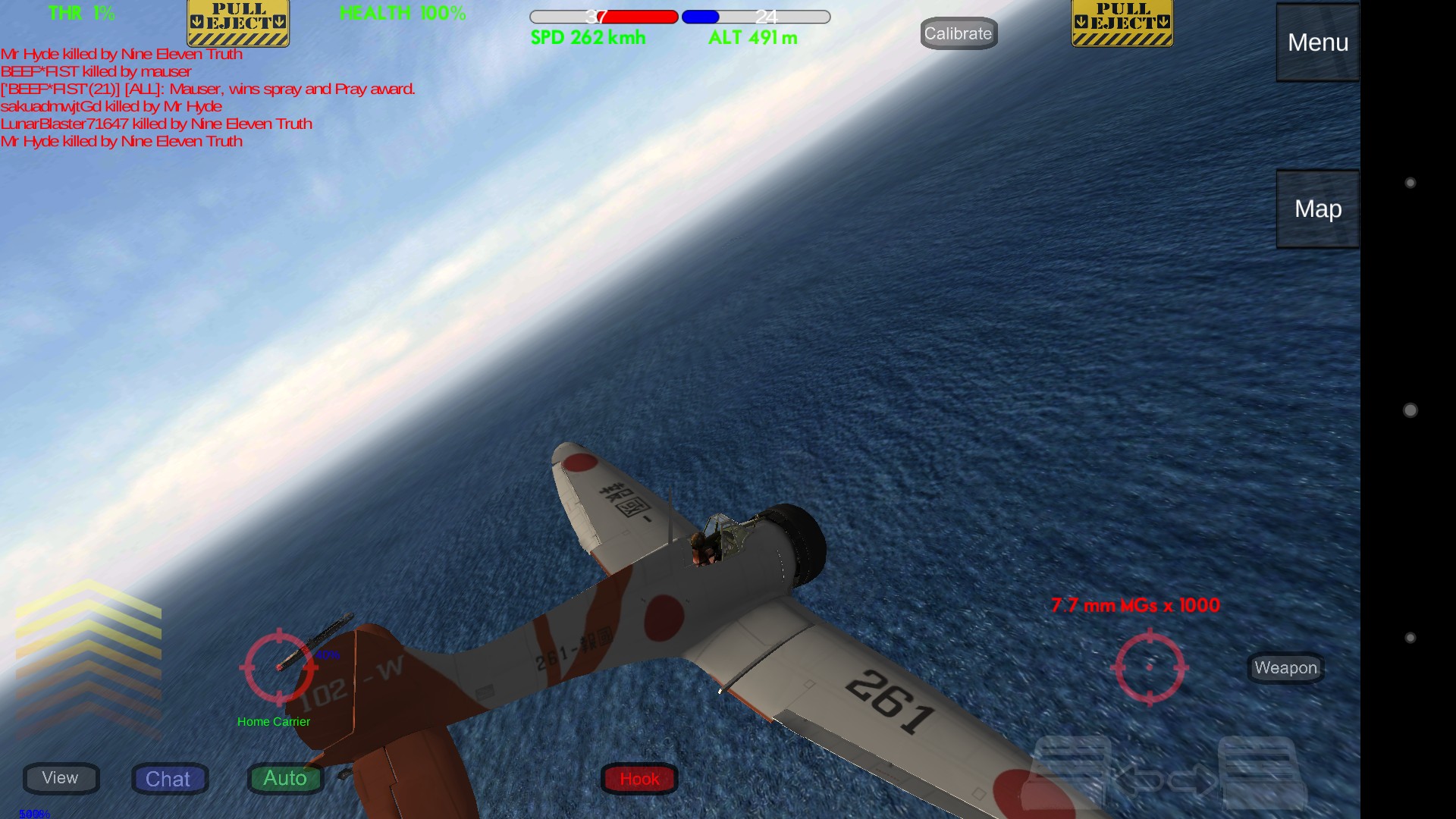Open the Chat button
Viewport: 1456px width, 819px height.
coord(169,779)
